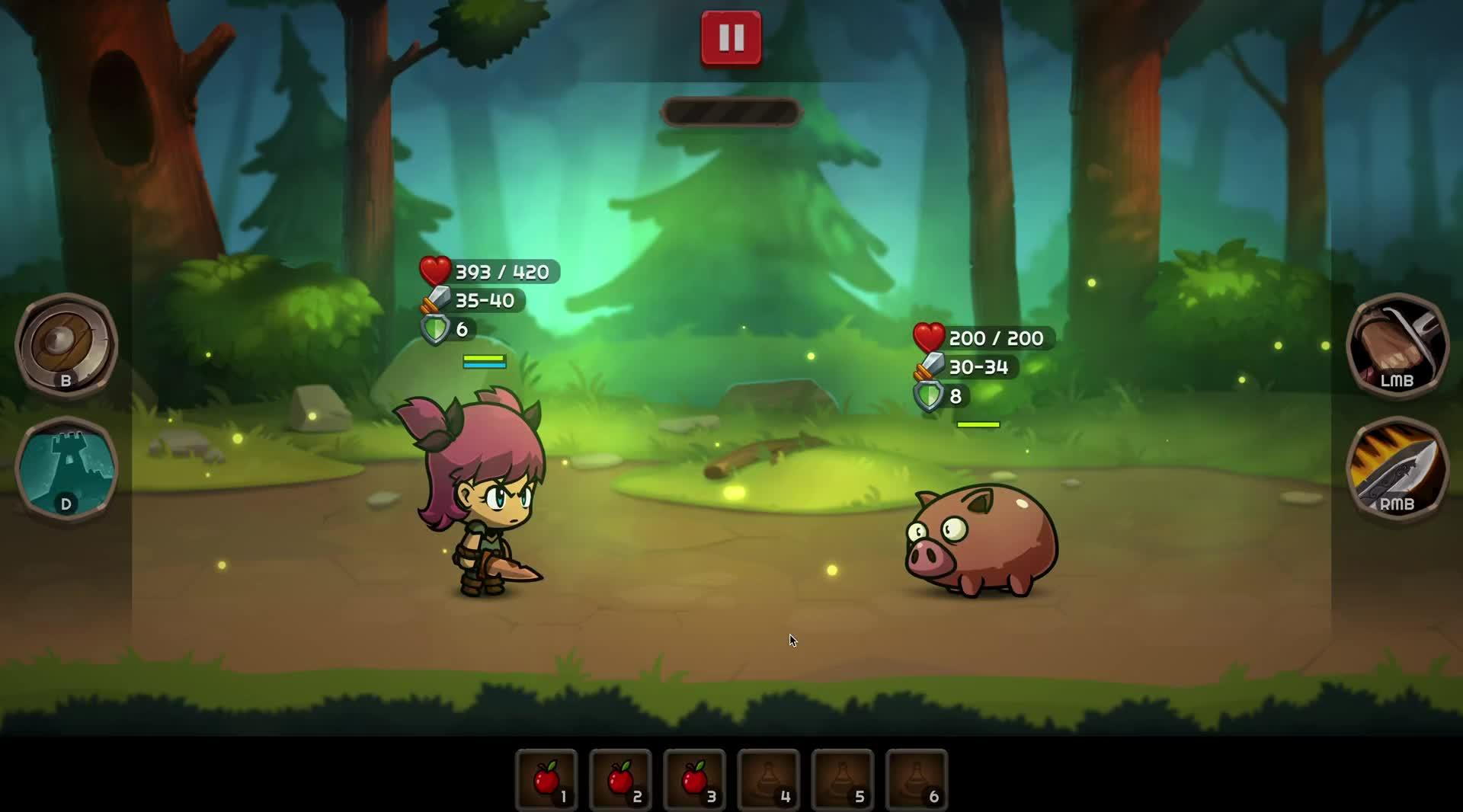1463x812 pixels.
Task: Activate the RMB flaming blade skill
Action: (1397, 468)
